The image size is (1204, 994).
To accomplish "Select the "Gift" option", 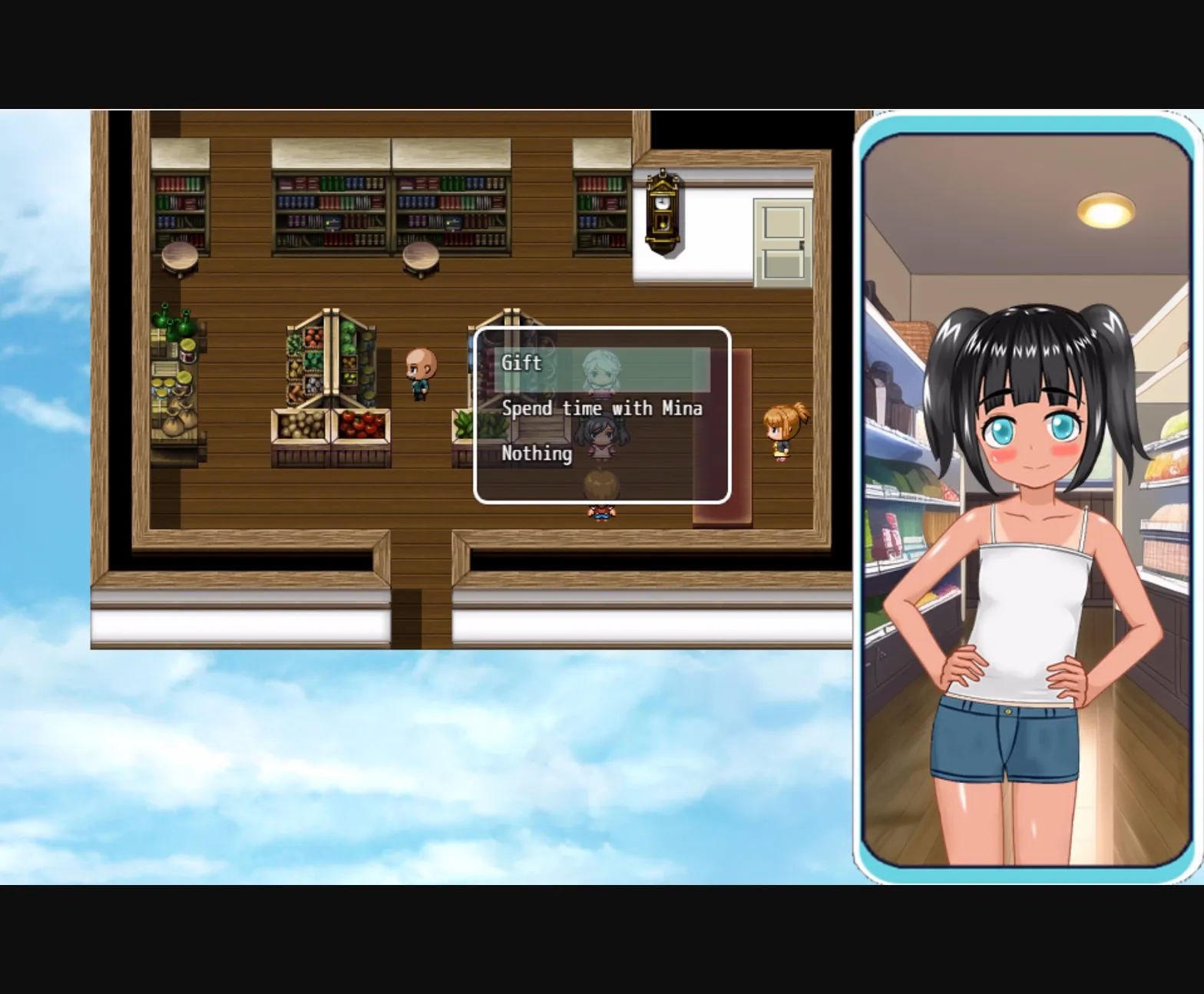I will pyautogui.click(x=521, y=362).
